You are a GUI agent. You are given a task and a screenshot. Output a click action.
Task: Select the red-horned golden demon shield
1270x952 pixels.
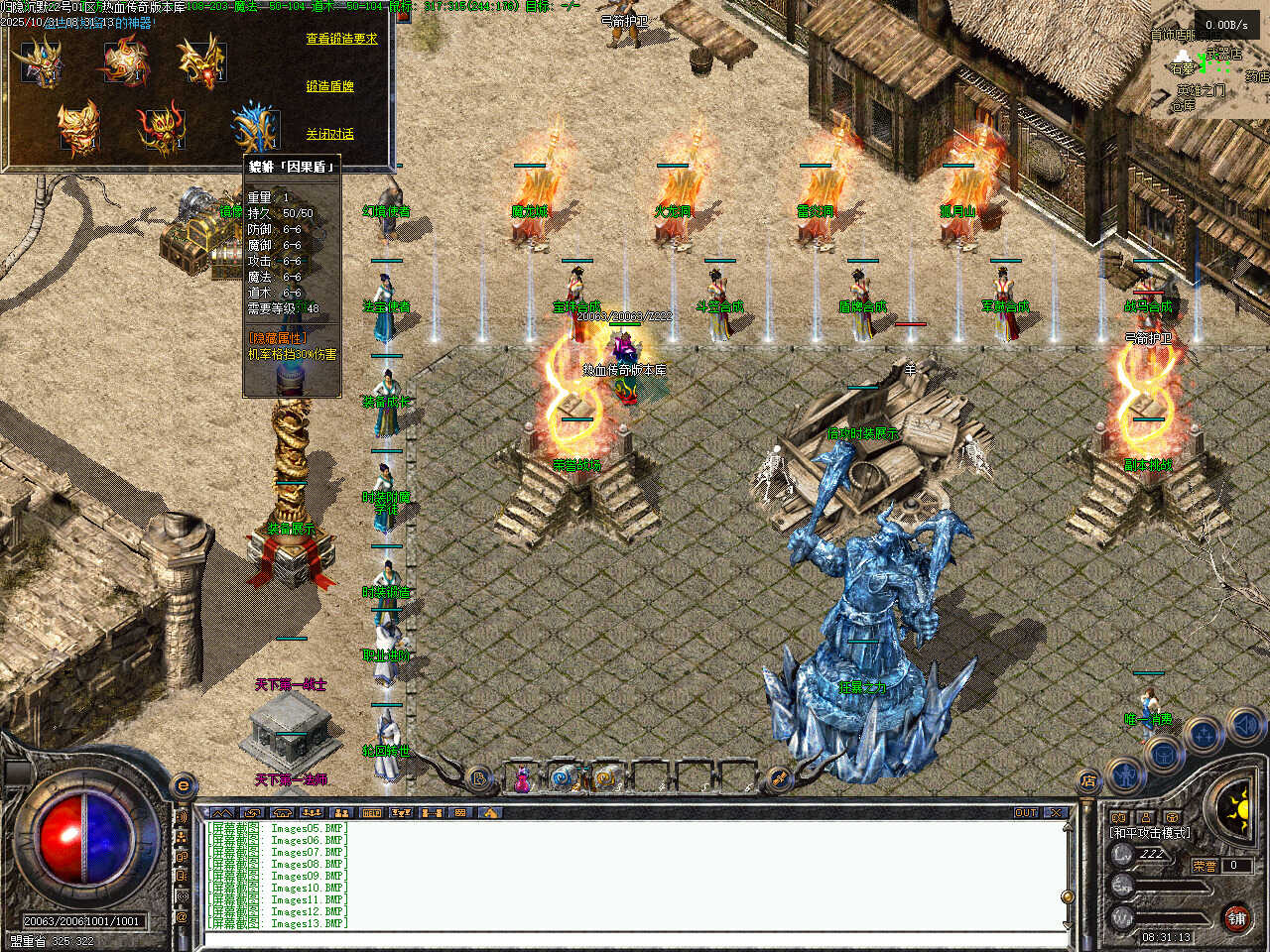pyautogui.click(x=161, y=129)
